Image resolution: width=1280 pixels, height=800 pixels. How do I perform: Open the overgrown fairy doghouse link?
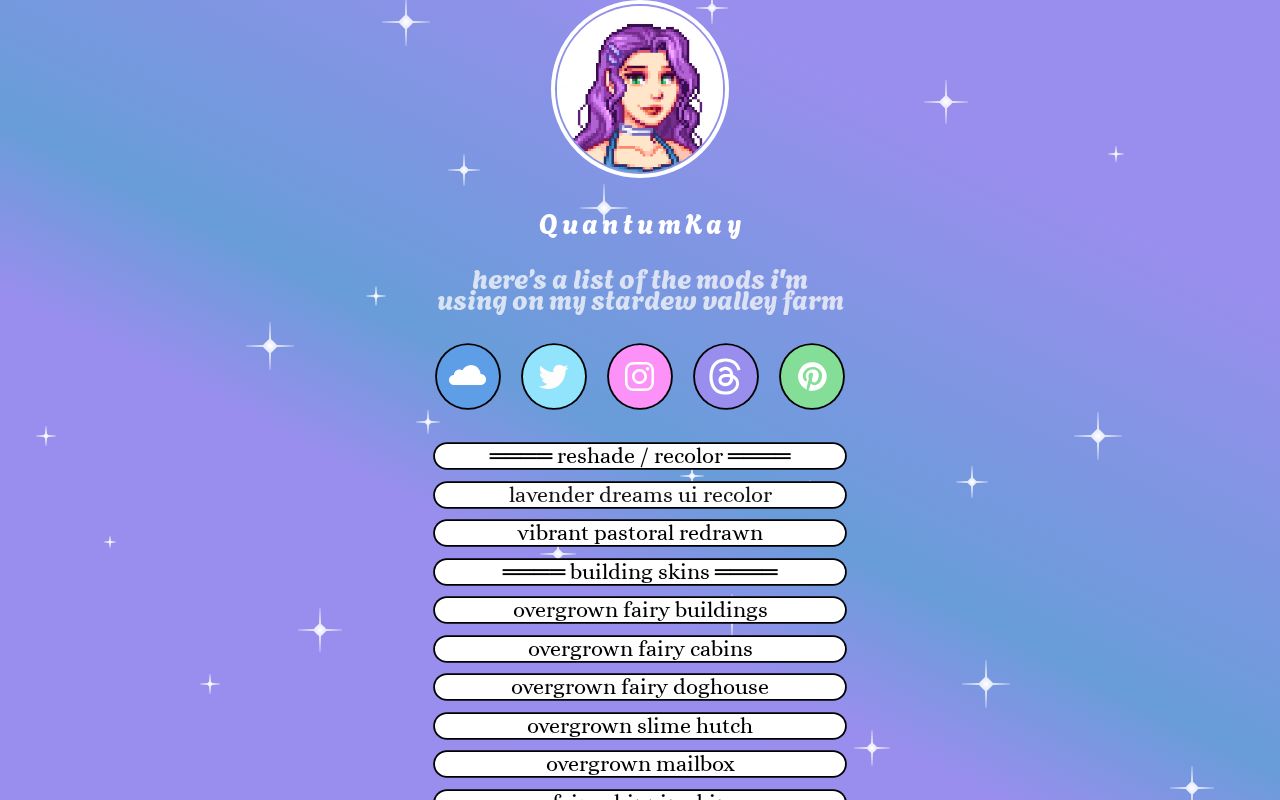tap(640, 687)
